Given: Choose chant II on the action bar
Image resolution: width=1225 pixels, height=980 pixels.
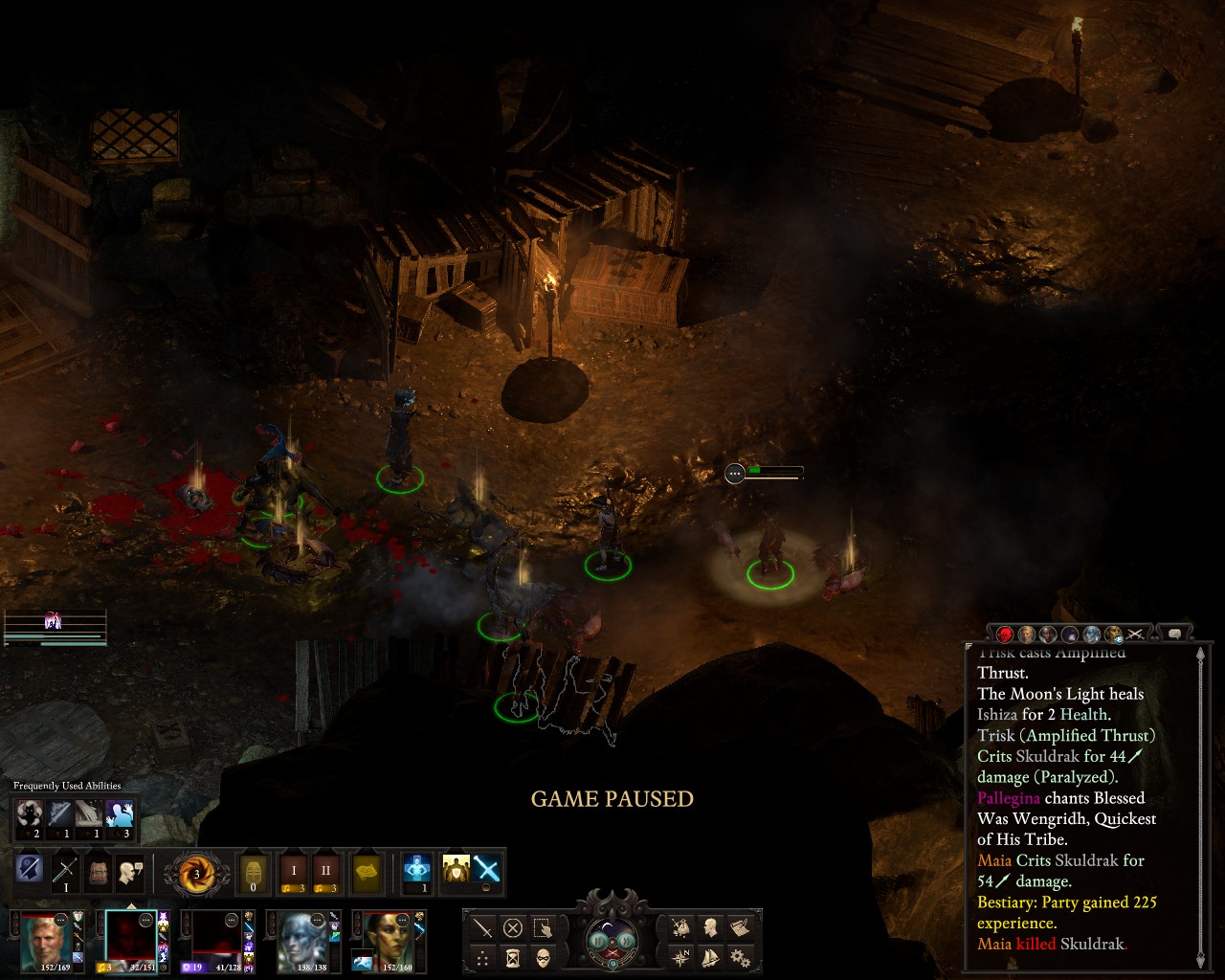Looking at the screenshot, I should tap(325, 872).
